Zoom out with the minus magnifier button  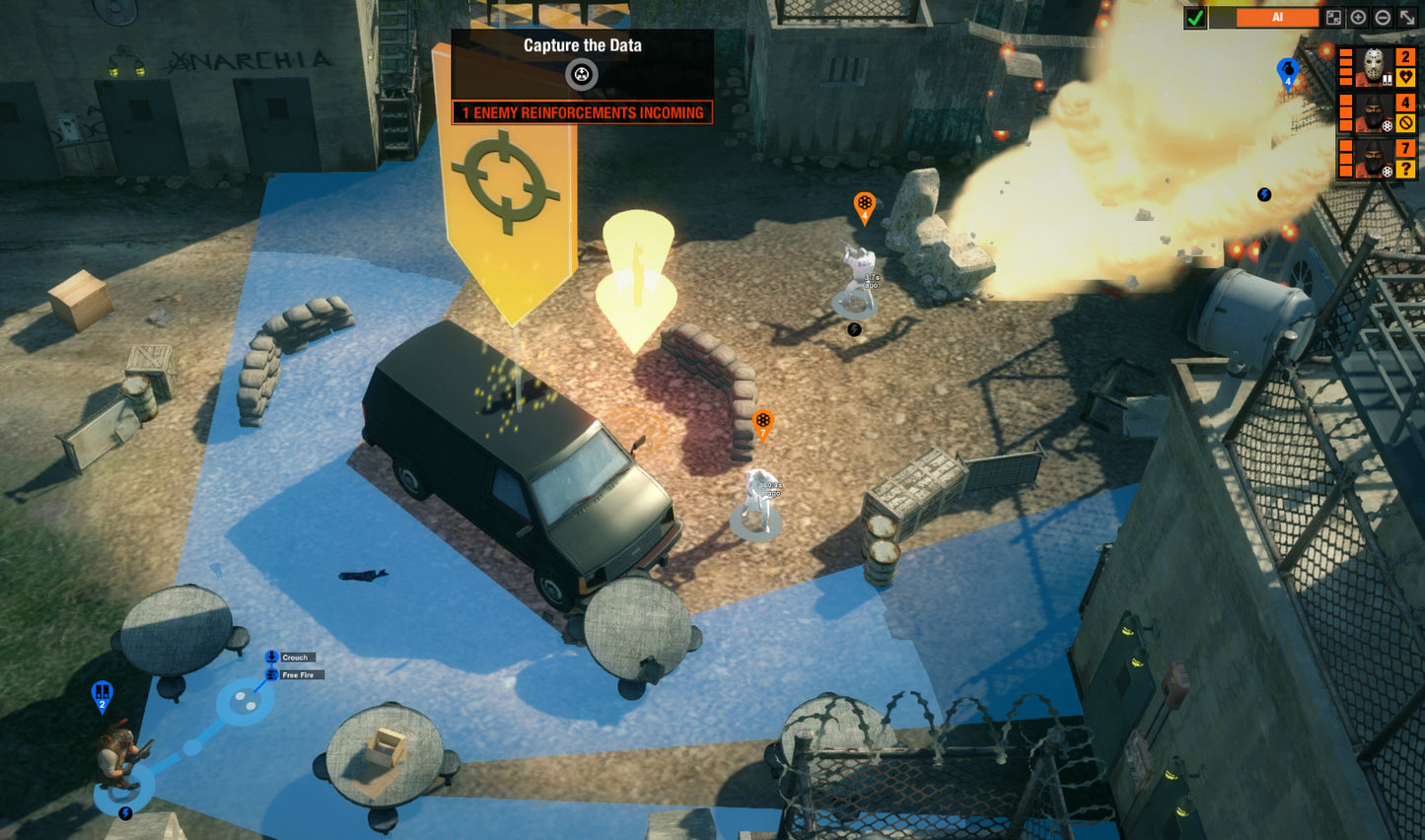(1383, 18)
